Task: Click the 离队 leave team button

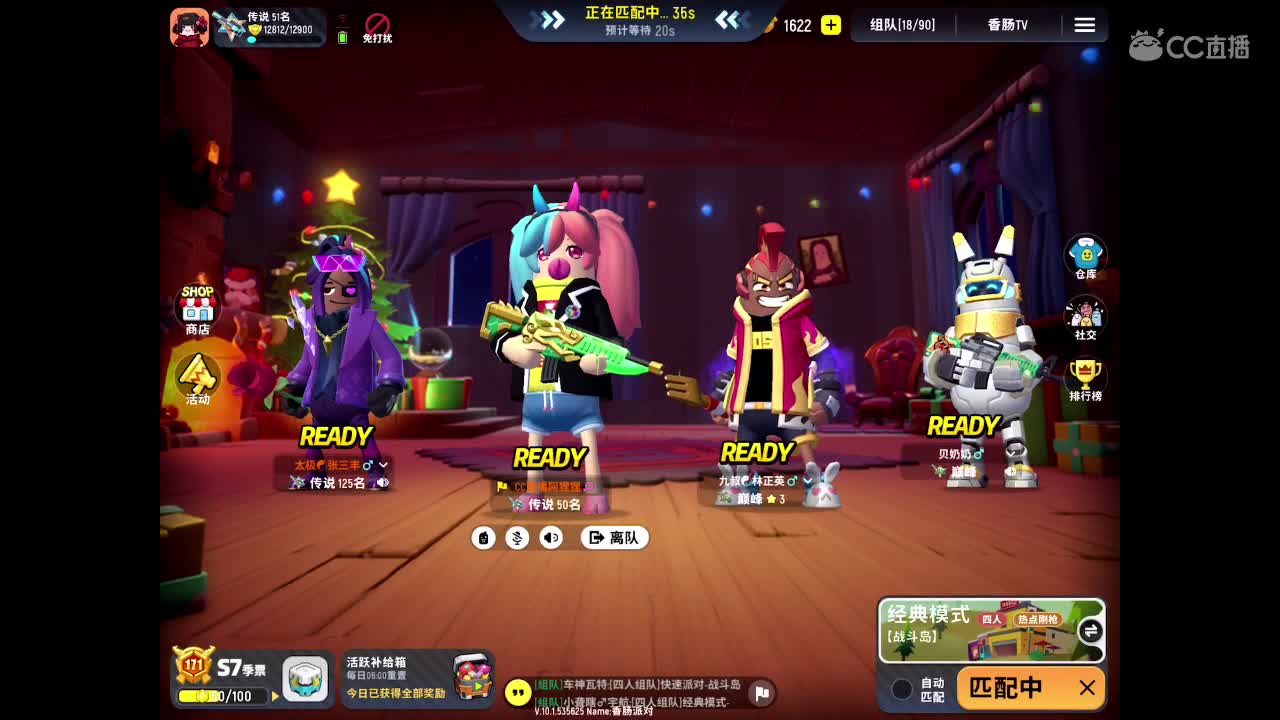Action: pos(614,537)
